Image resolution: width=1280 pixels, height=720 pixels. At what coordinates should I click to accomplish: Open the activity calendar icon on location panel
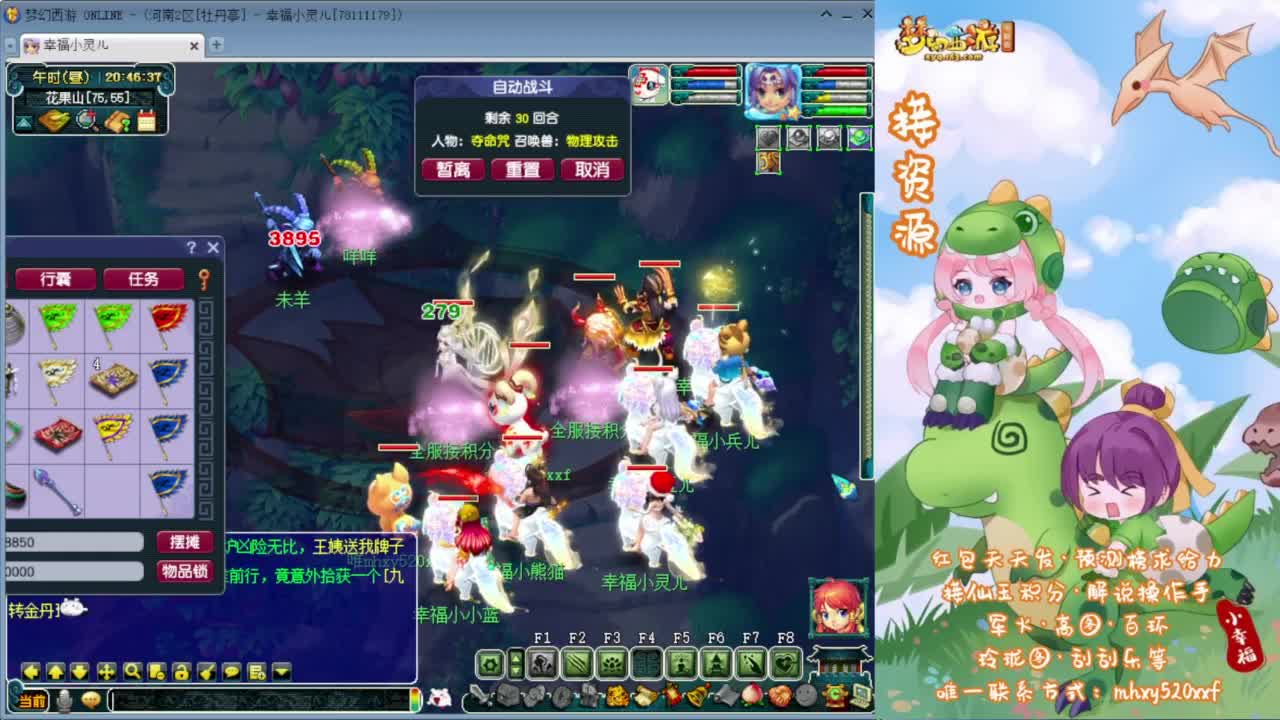tap(147, 121)
